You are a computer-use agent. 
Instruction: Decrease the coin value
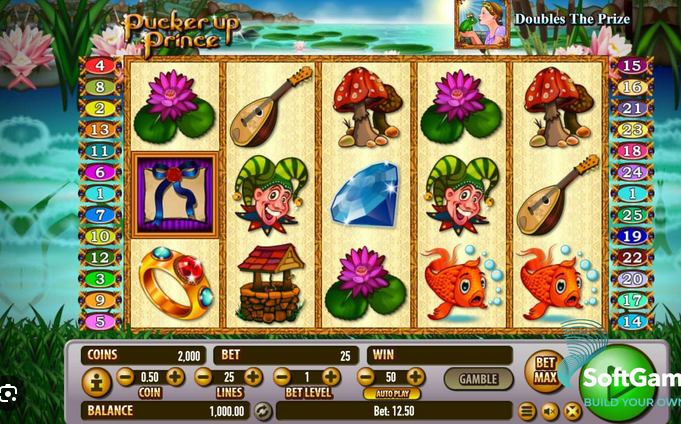(126, 377)
